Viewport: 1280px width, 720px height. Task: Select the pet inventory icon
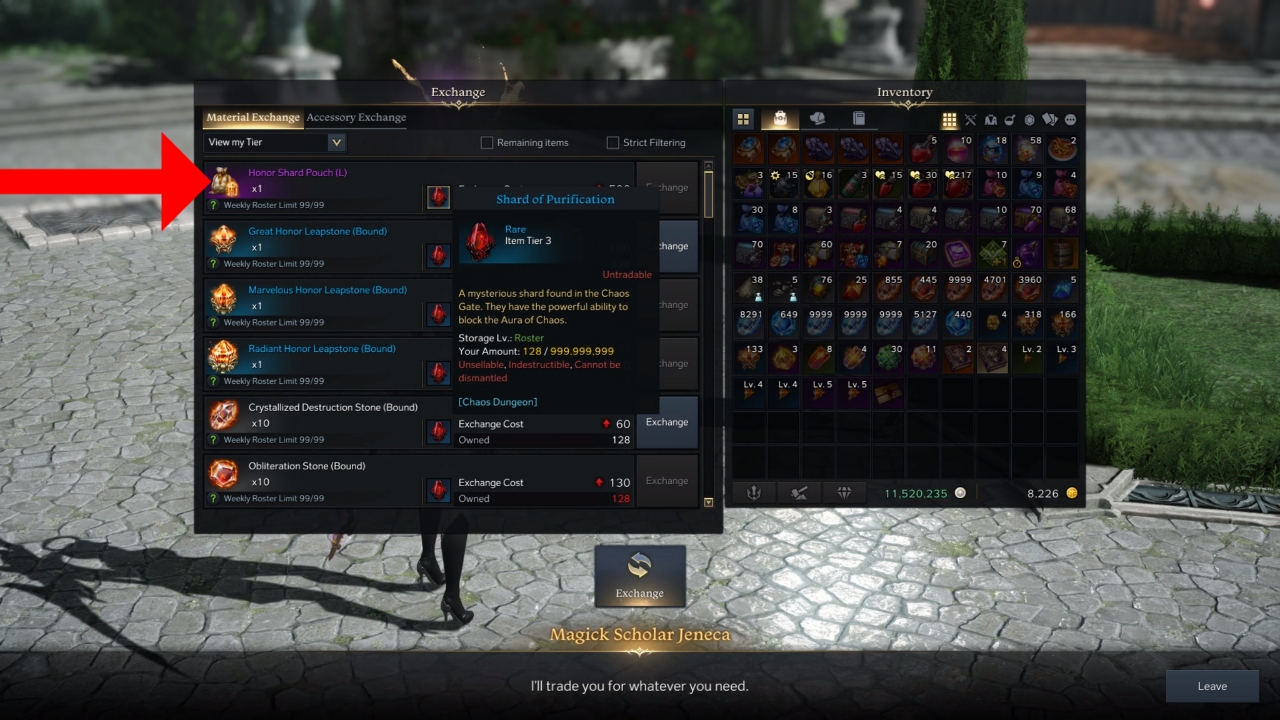click(816, 118)
